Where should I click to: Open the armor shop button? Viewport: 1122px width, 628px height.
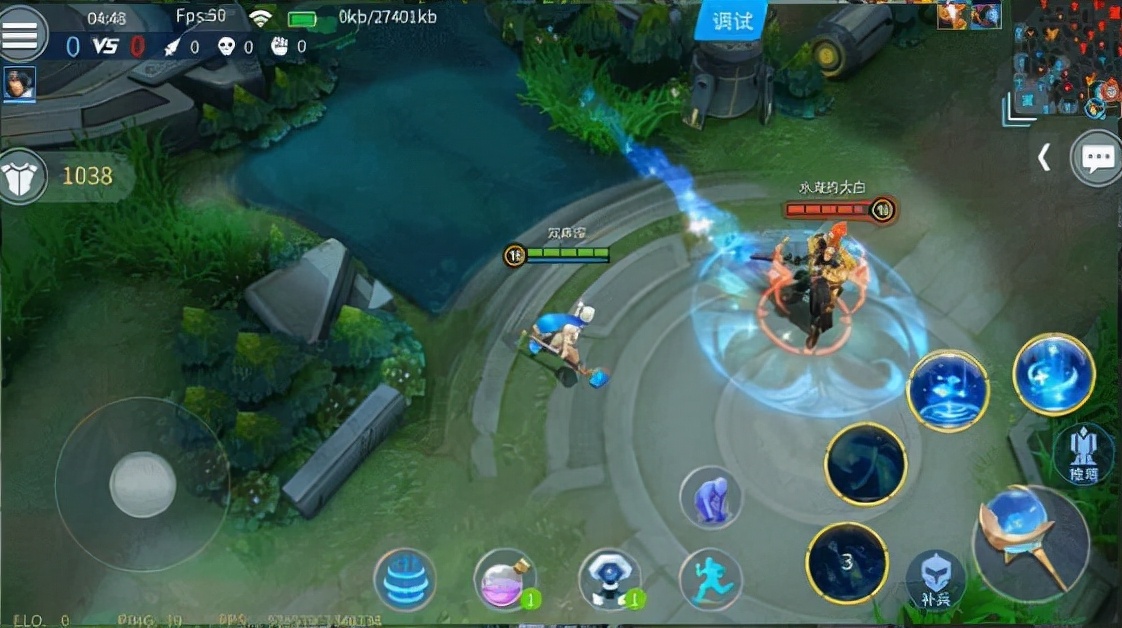[x=23, y=176]
